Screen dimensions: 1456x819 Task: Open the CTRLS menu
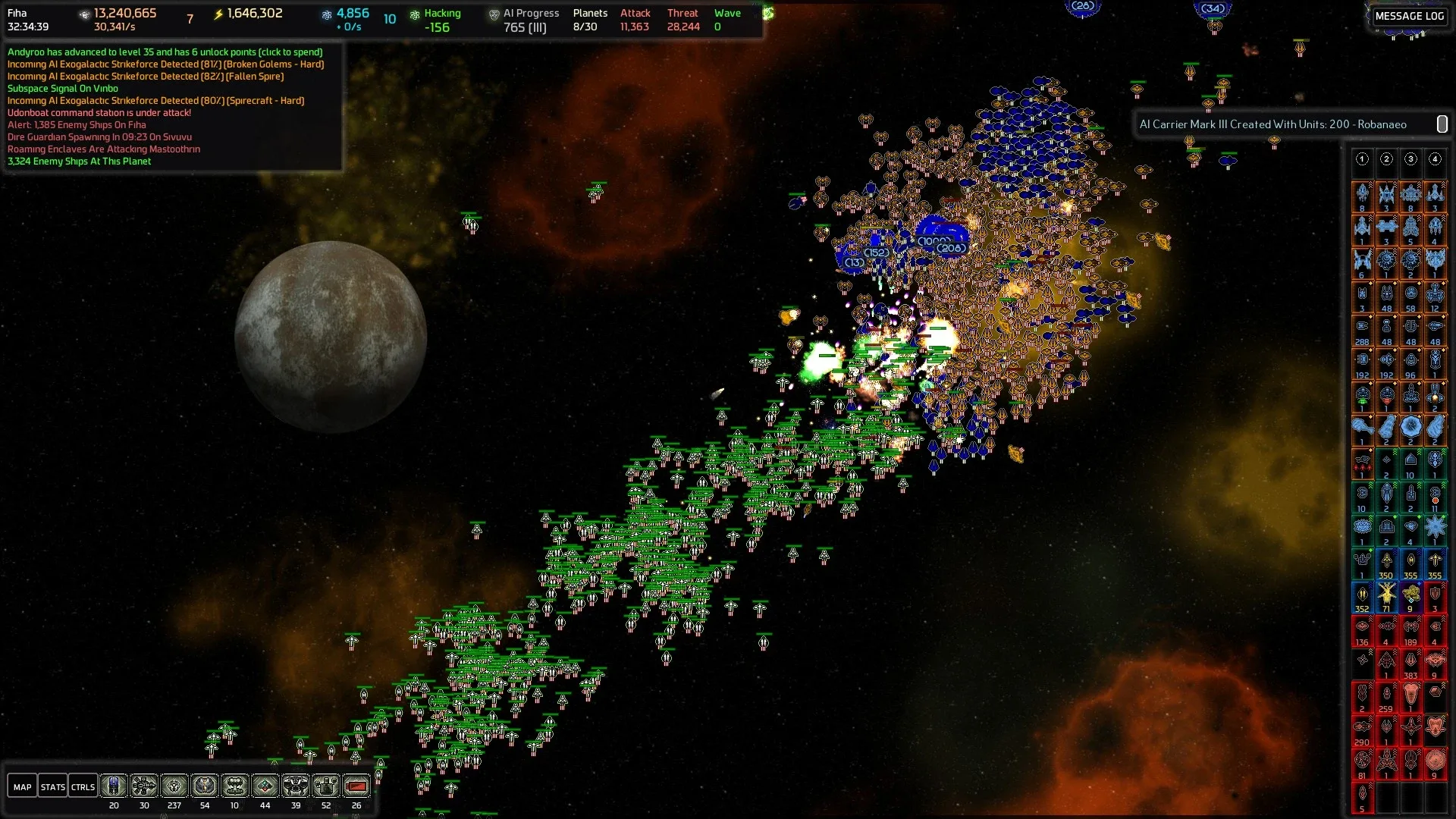click(x=83, y=787)
